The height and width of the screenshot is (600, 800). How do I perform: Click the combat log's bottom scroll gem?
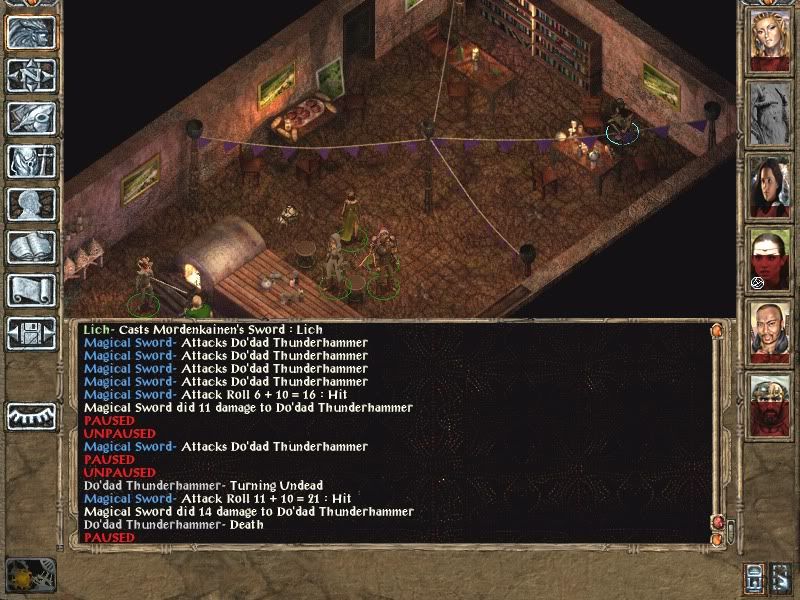point(716,539)
